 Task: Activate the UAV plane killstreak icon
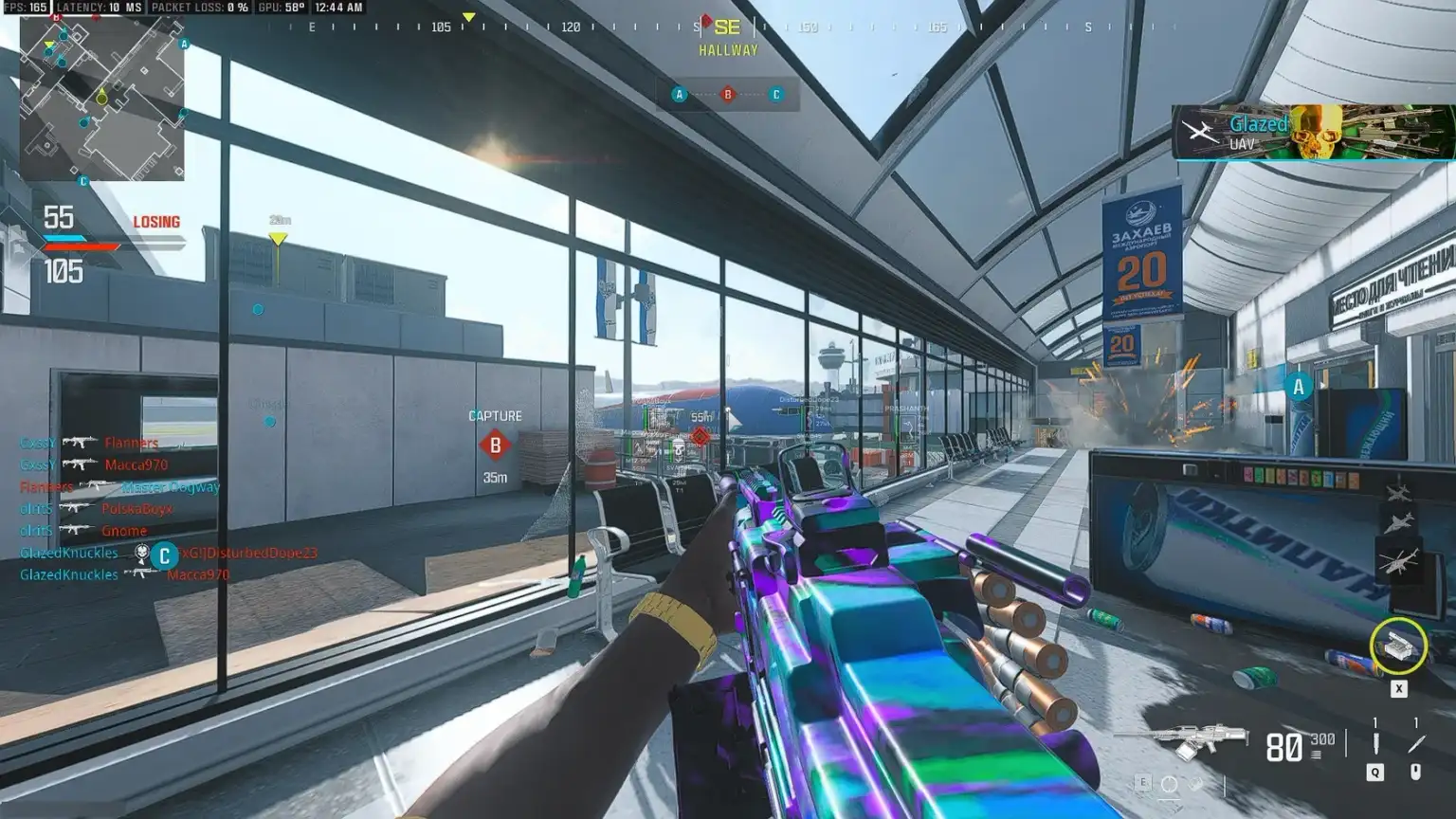[1398, 492]
